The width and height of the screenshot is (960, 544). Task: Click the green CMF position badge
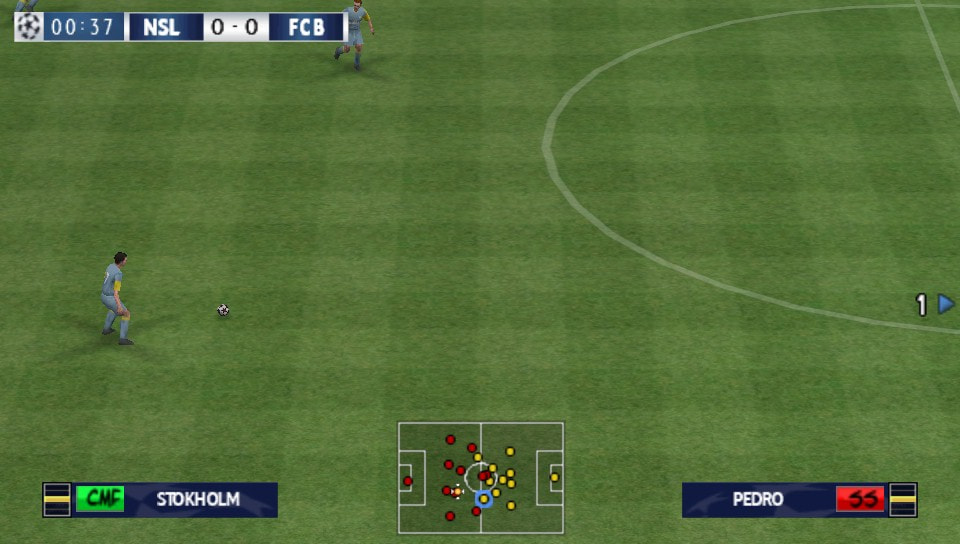100,499
